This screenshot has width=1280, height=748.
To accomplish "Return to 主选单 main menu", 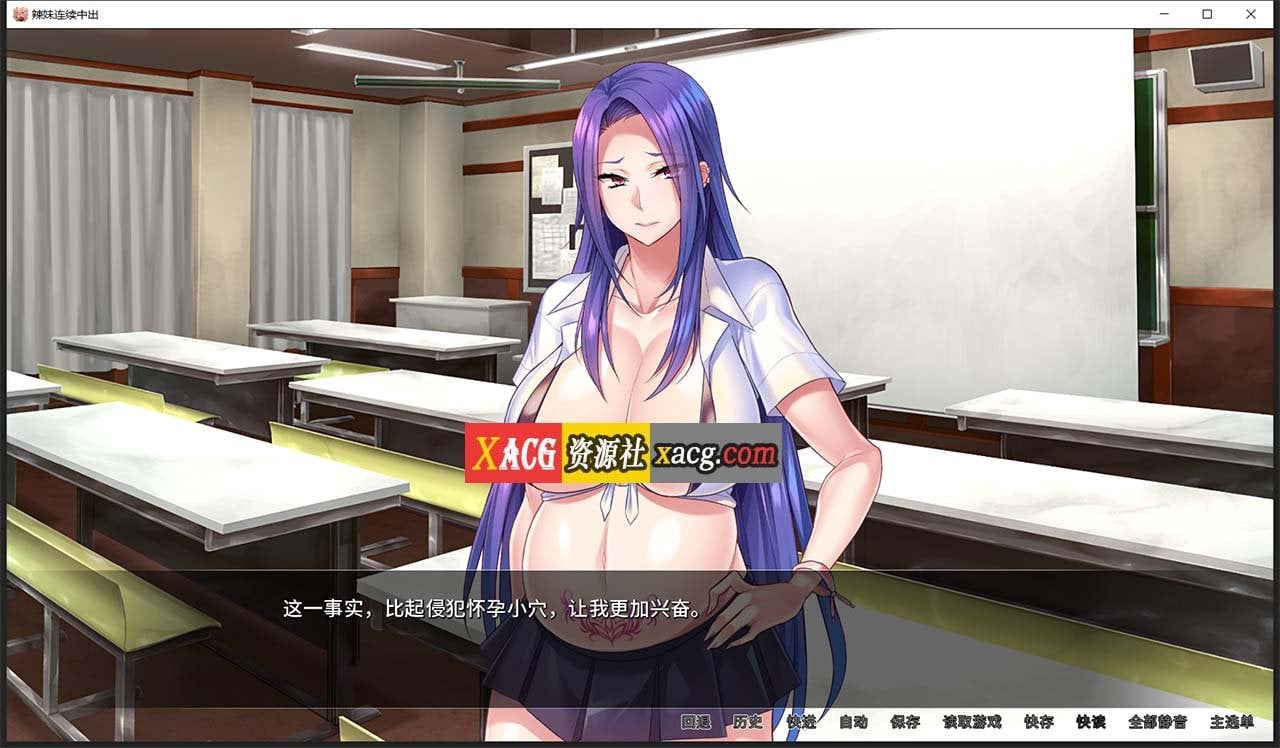I will click(x=1230, y=723).
